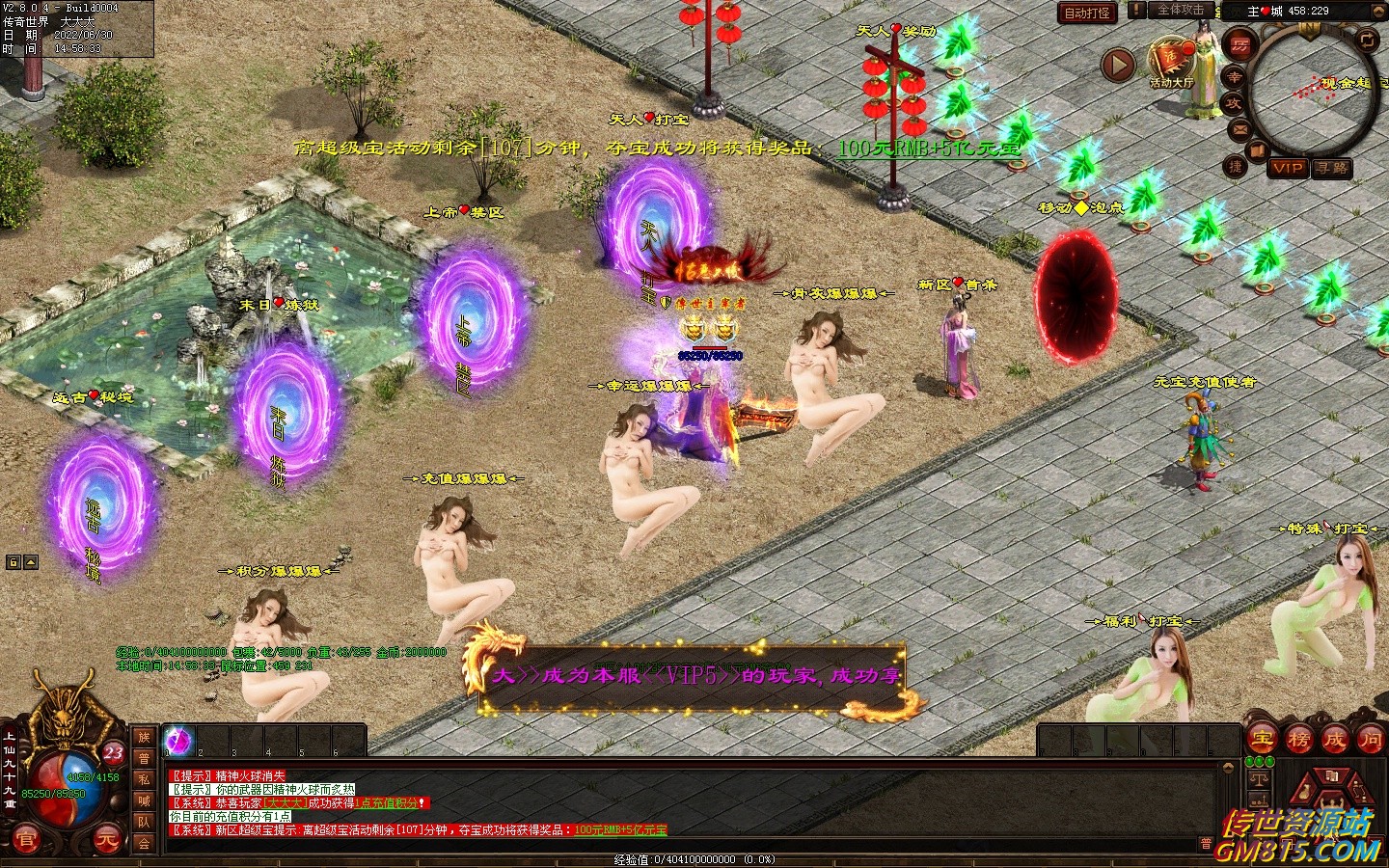Viewport: 1389px width, 868px height.
Task: Select the 幸 round button beside minimap
Action: [1234, 77]
